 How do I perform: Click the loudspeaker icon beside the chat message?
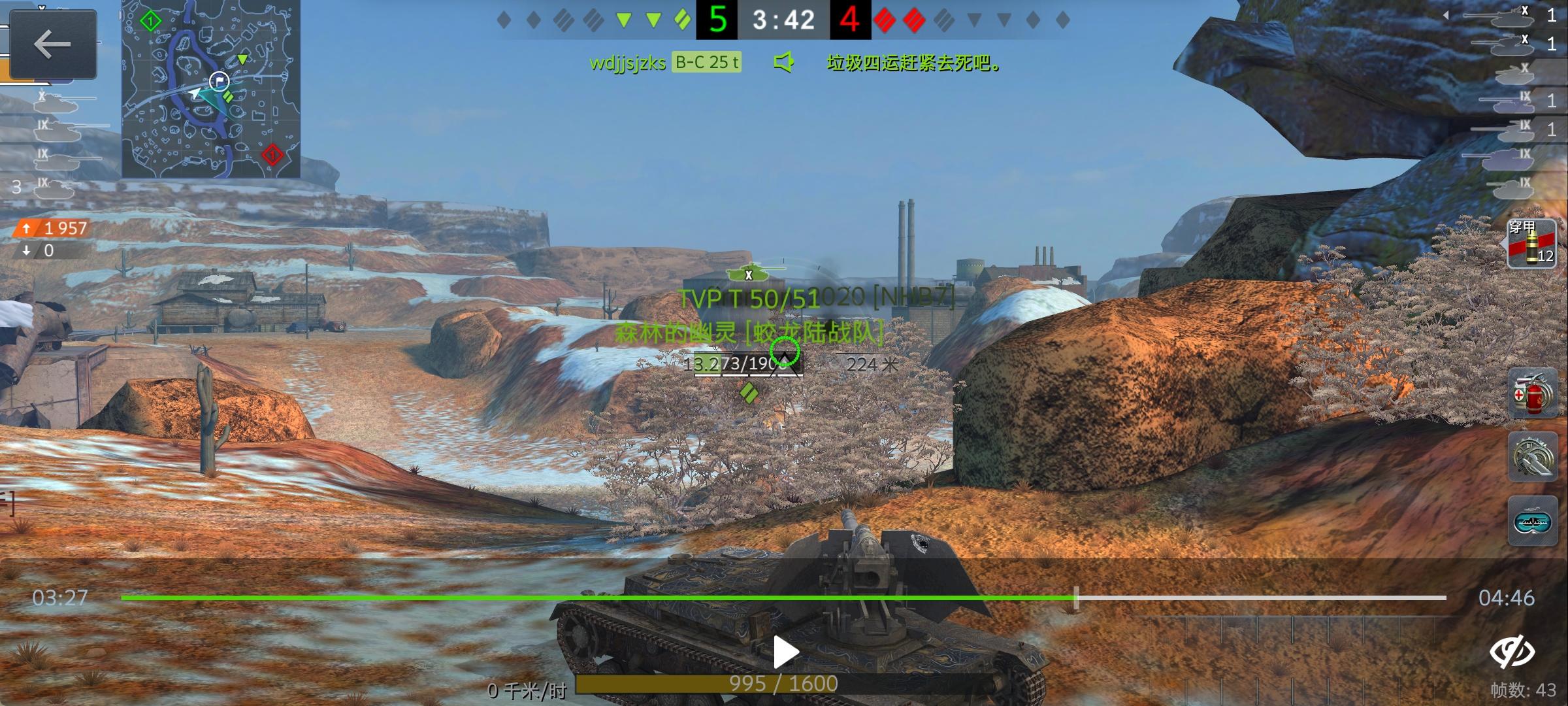click(x=784, y=63)
